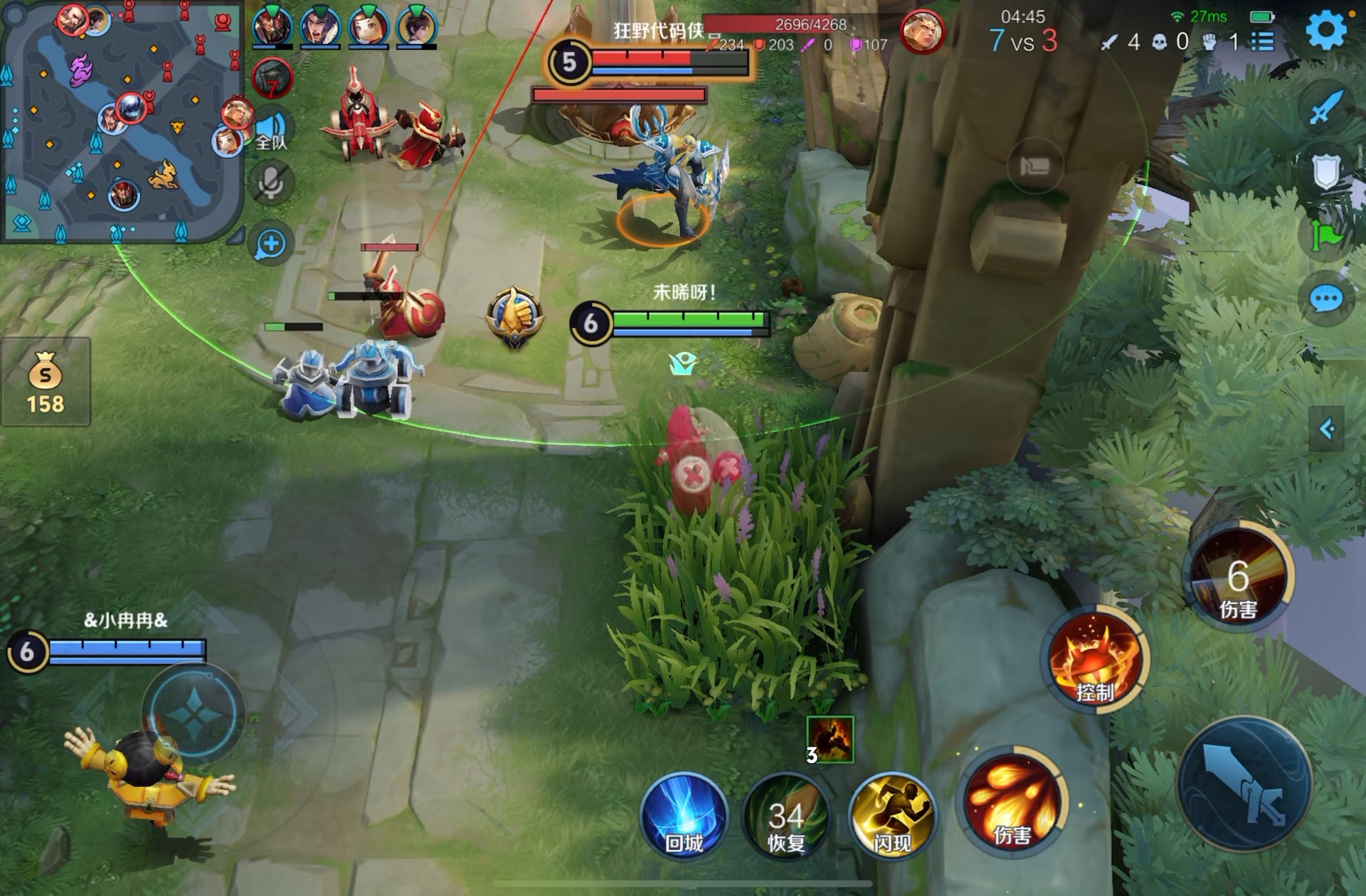1366x896 pixels.
Task: Hit the basic attack sword button
Action: (1244, 784)
